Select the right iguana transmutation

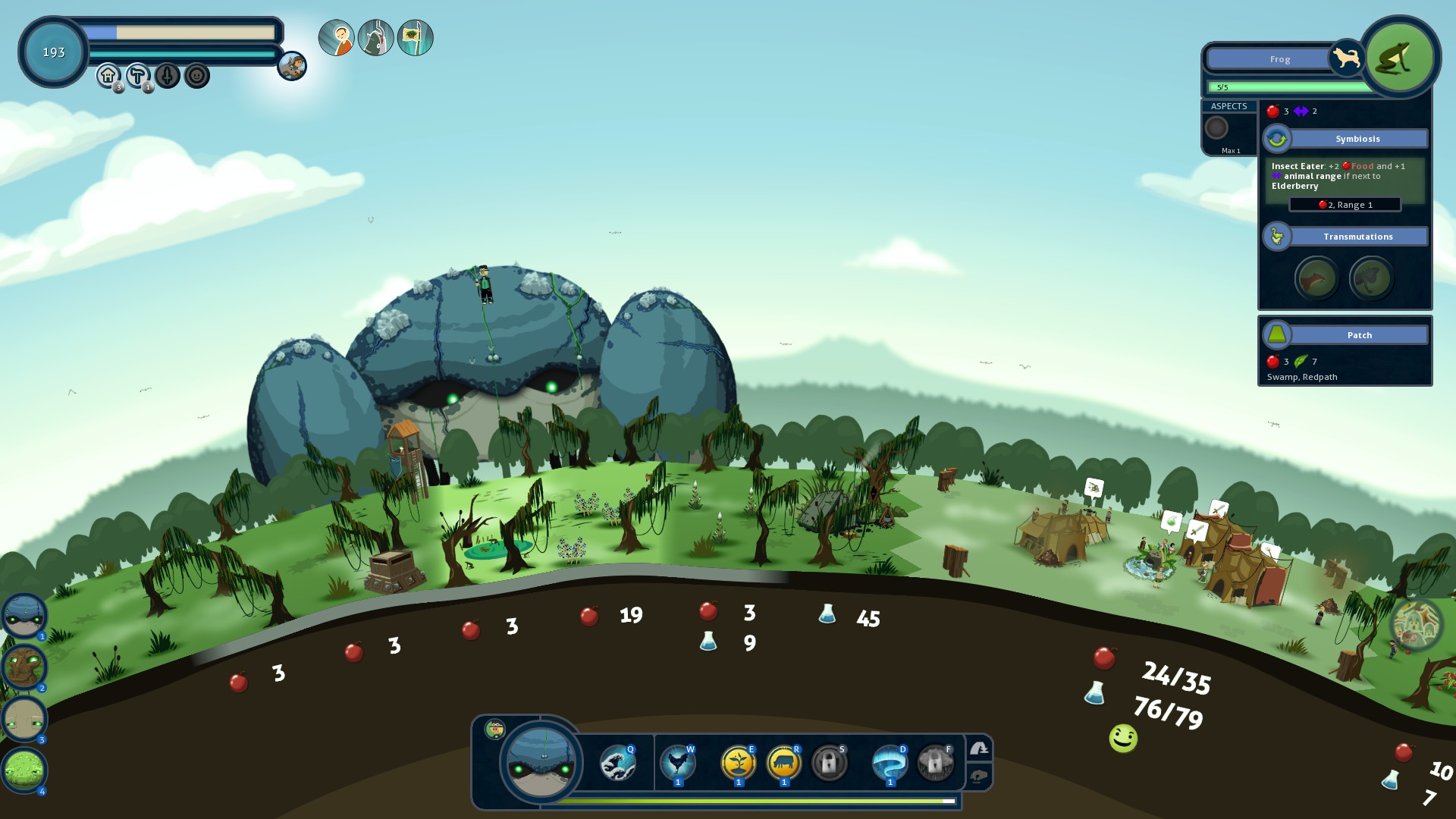point(1371,278)
